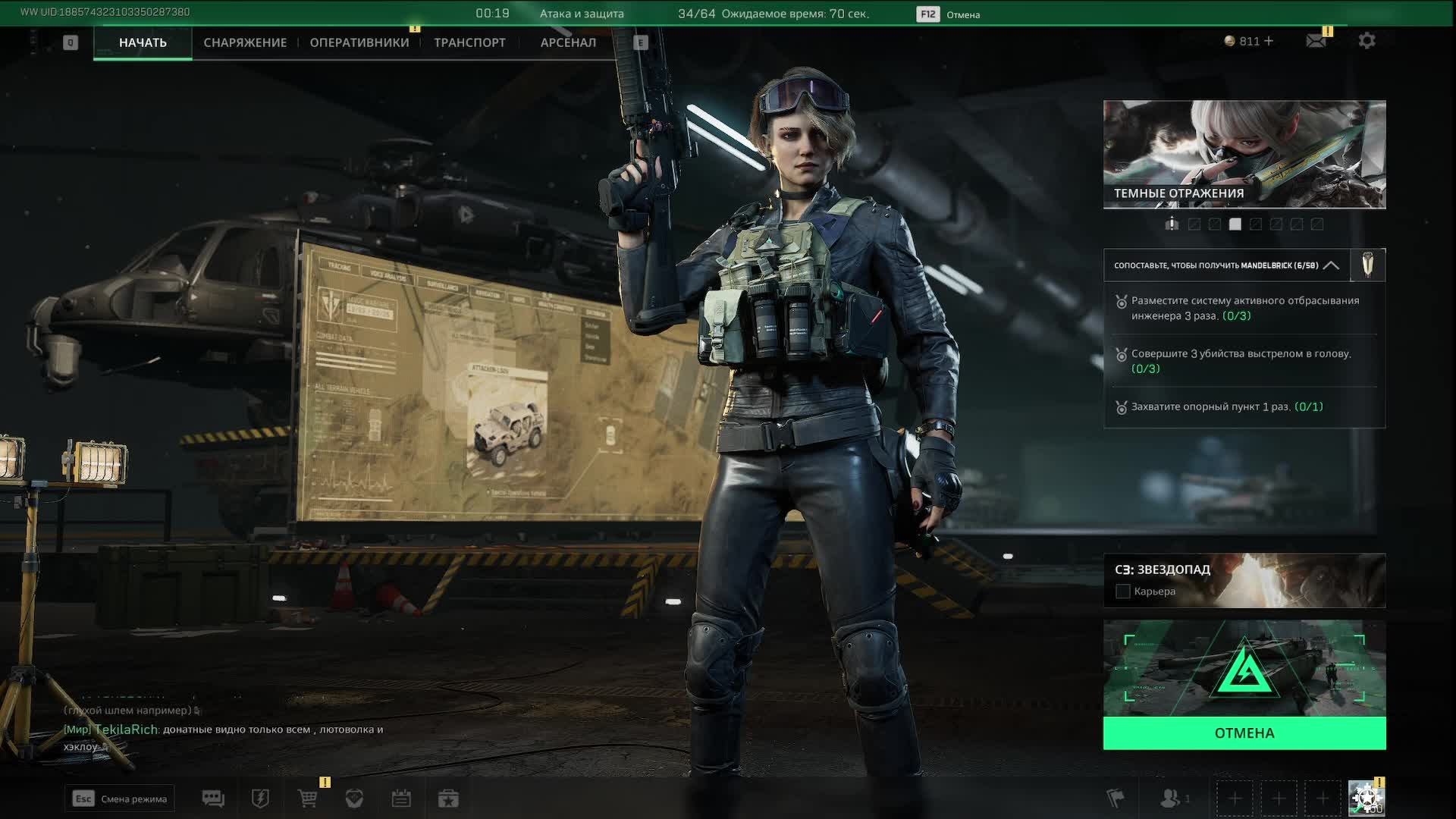
Task: Collapse the Mandelbrick task list
Action: coord(1331,265)
